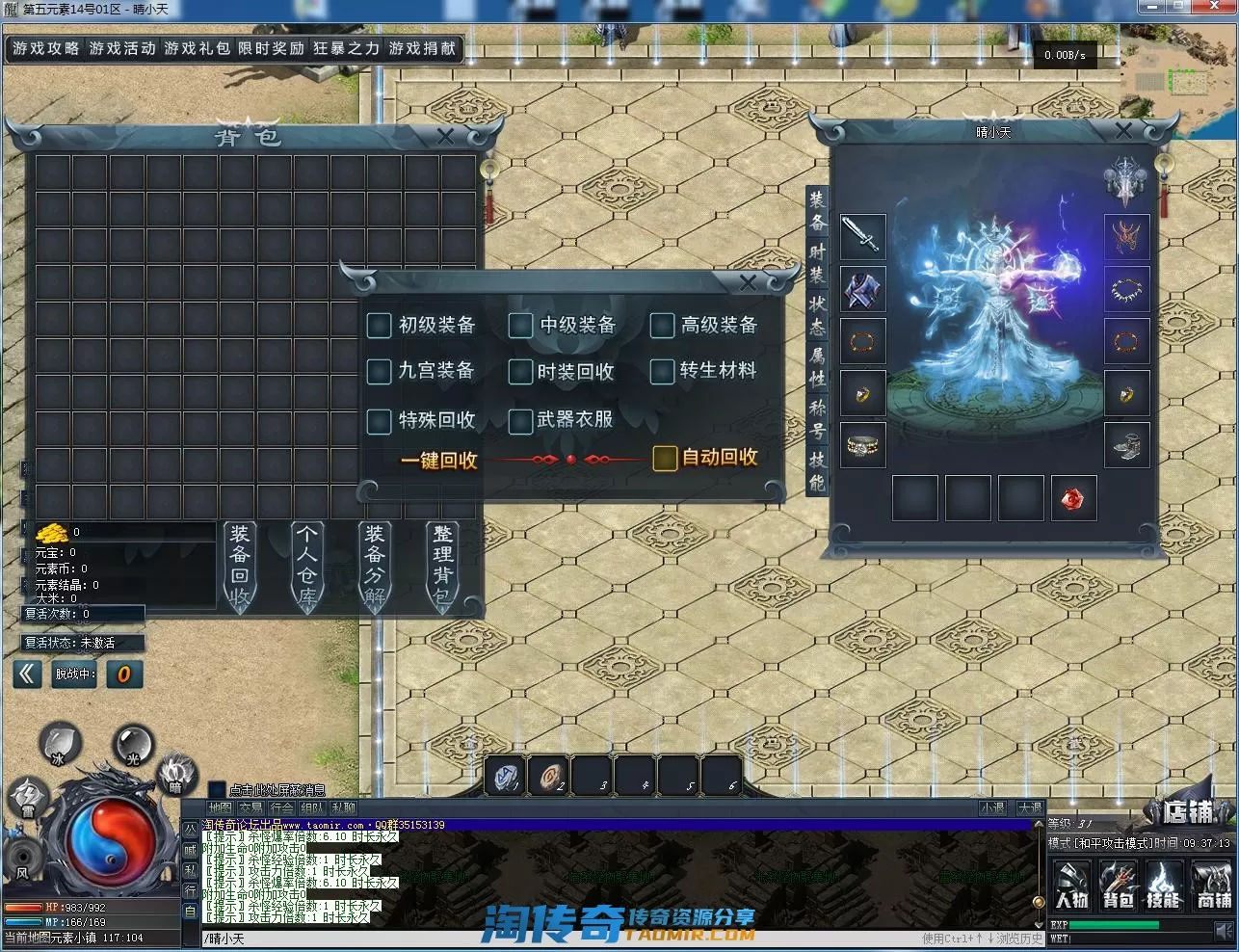Open the 游戏攻略 guide menu

click(46, 48)
